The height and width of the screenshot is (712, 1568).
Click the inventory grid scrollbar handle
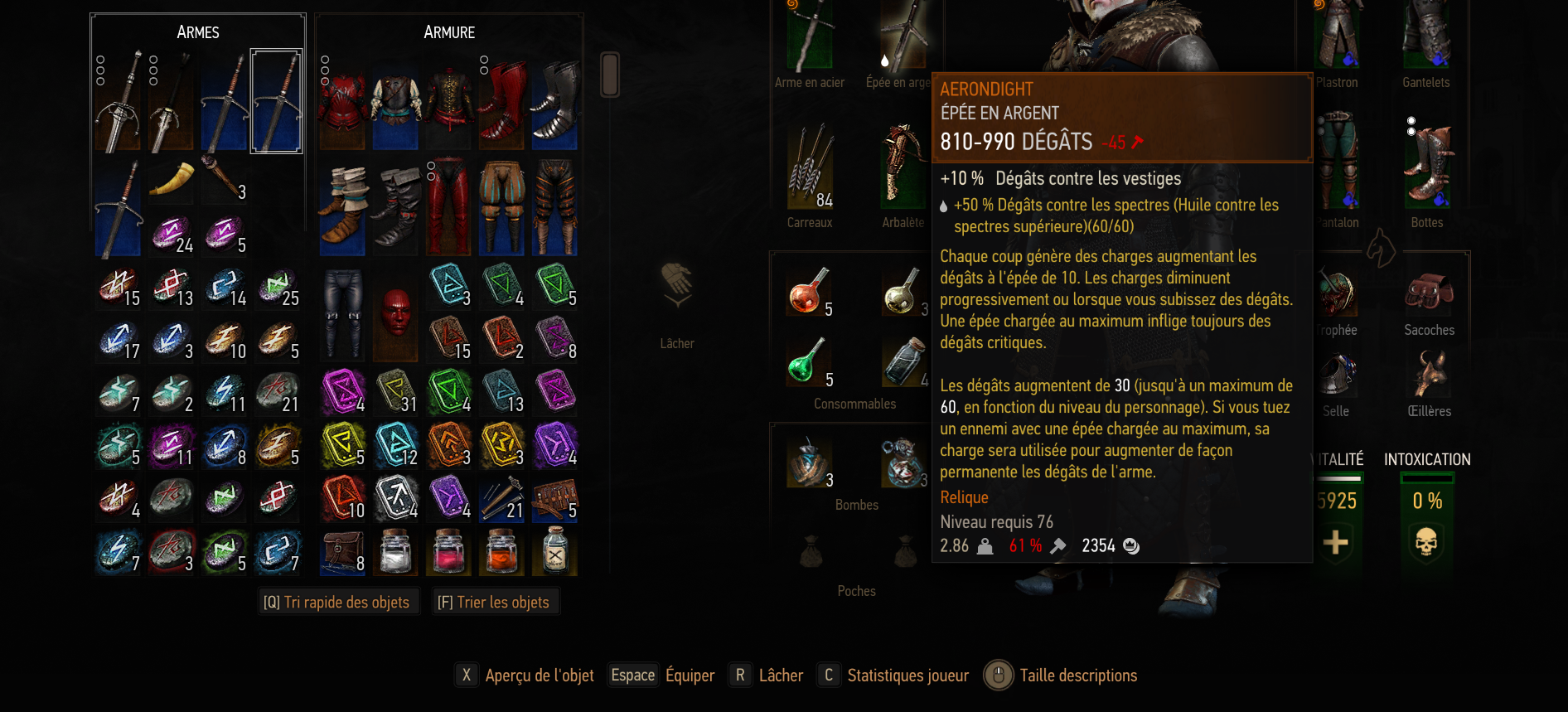(x=610, y=75)
